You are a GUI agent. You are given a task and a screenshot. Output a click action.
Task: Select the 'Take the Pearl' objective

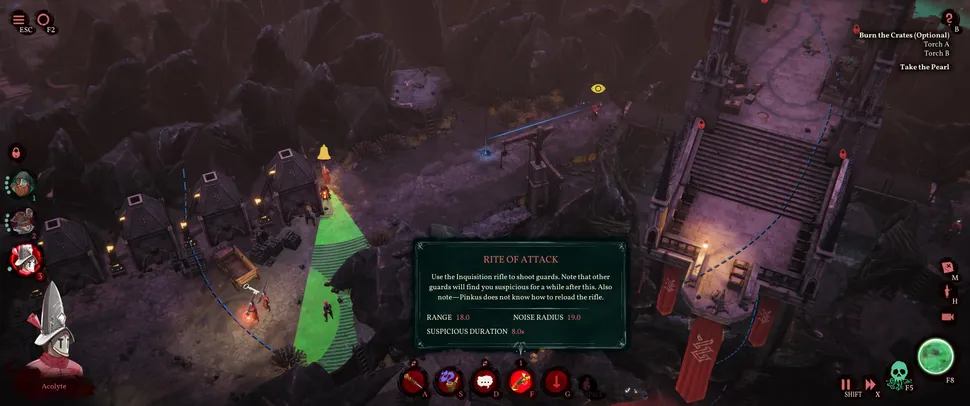[923, 67]
